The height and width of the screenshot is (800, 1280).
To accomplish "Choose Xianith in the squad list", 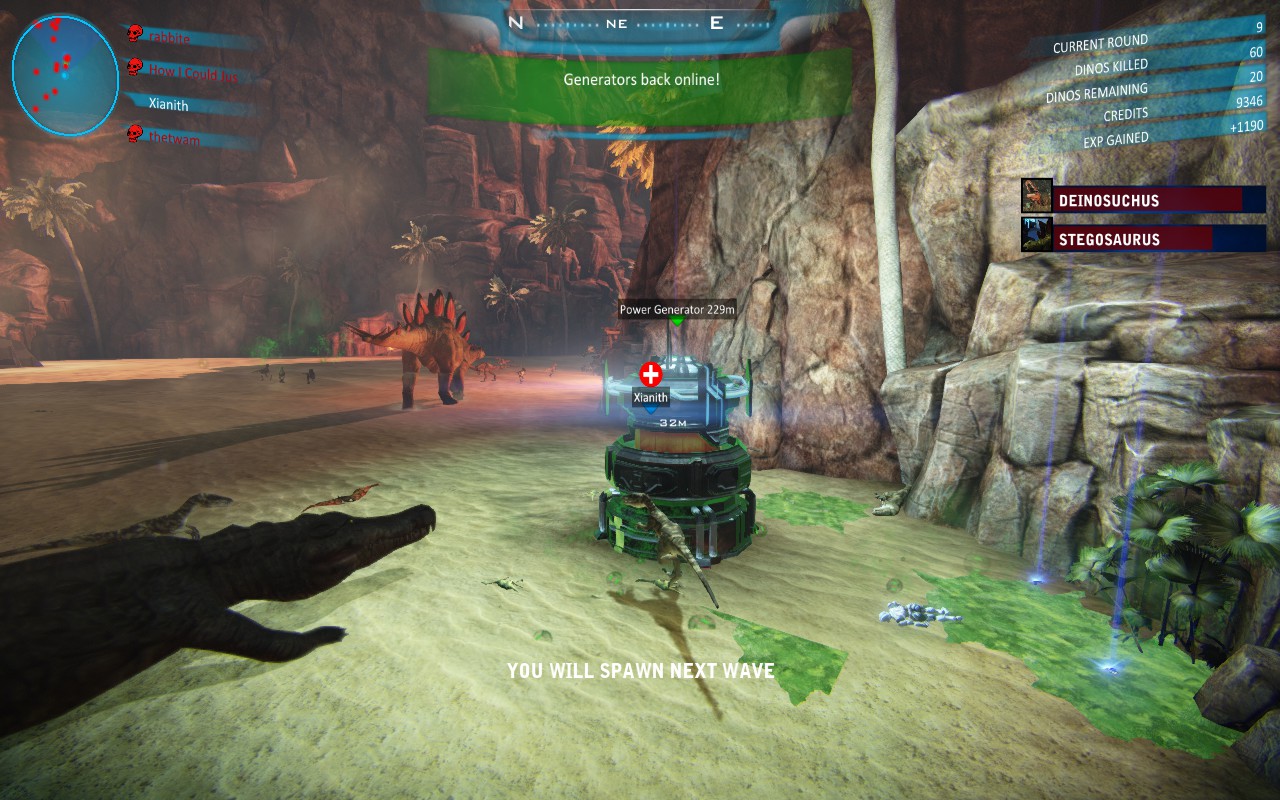I will tap(168, 104).
